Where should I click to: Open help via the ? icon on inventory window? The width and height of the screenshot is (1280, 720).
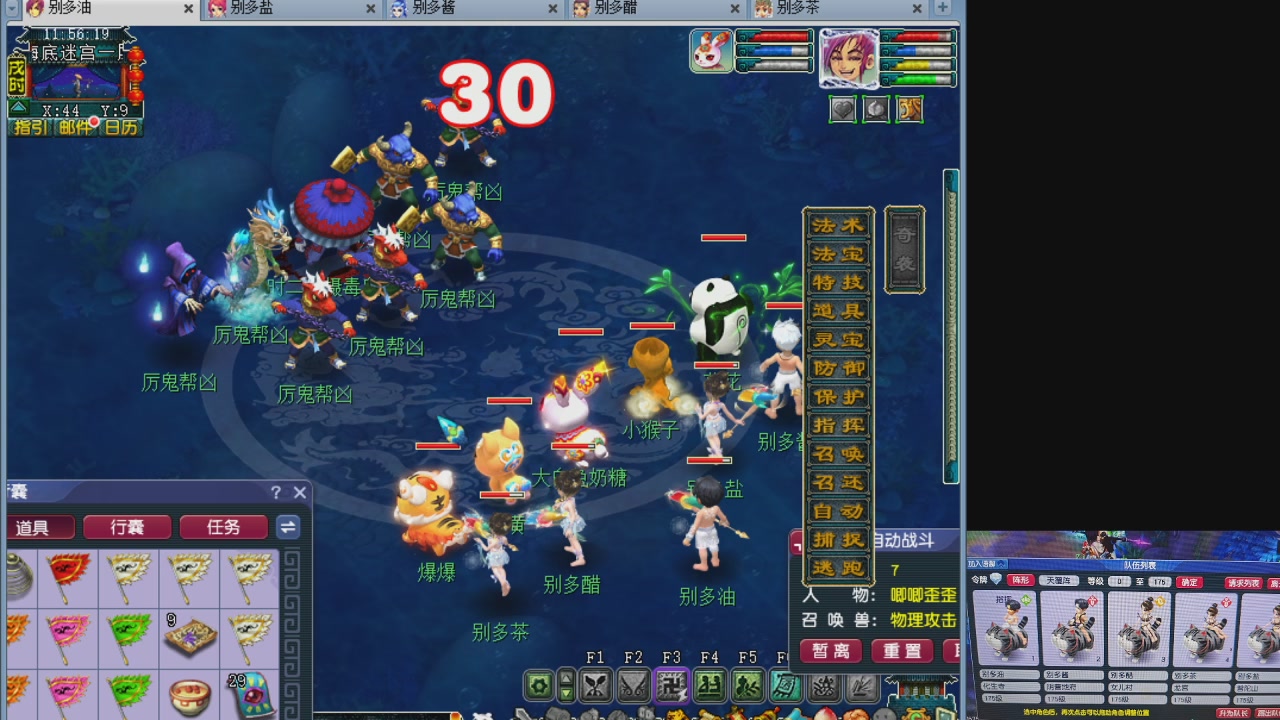click(274, 493)
